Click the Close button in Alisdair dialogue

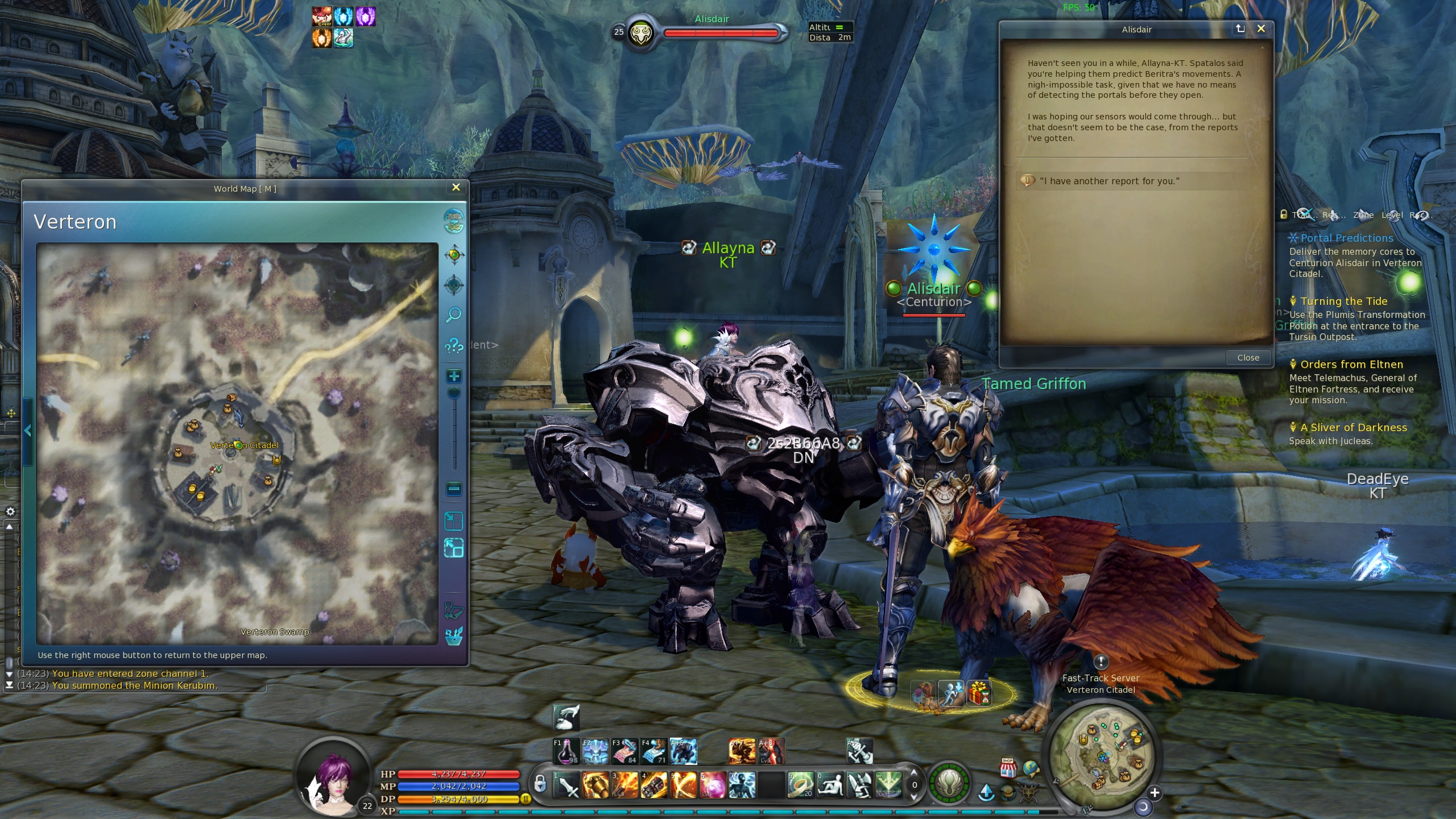click(1248, 358)
